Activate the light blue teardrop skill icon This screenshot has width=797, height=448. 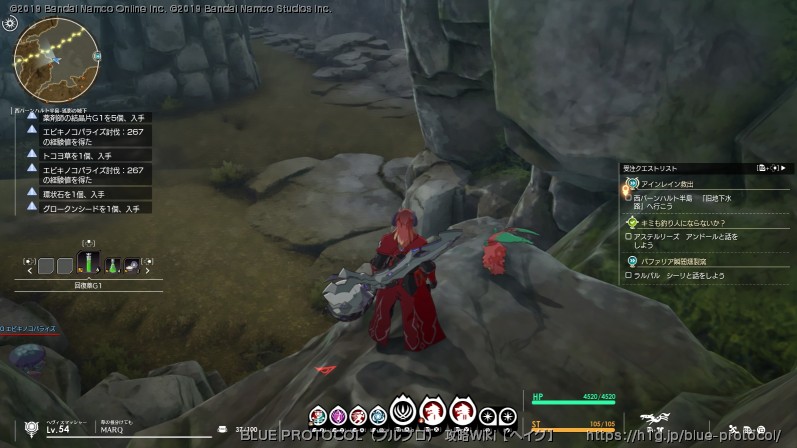[377, 416]
